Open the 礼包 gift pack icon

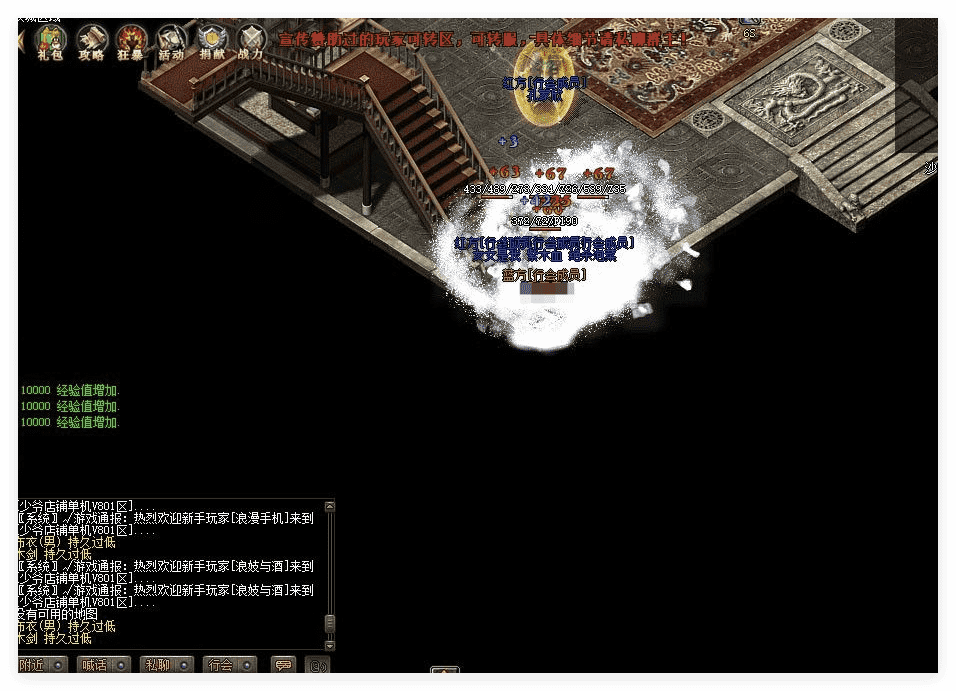pos(50,40)
